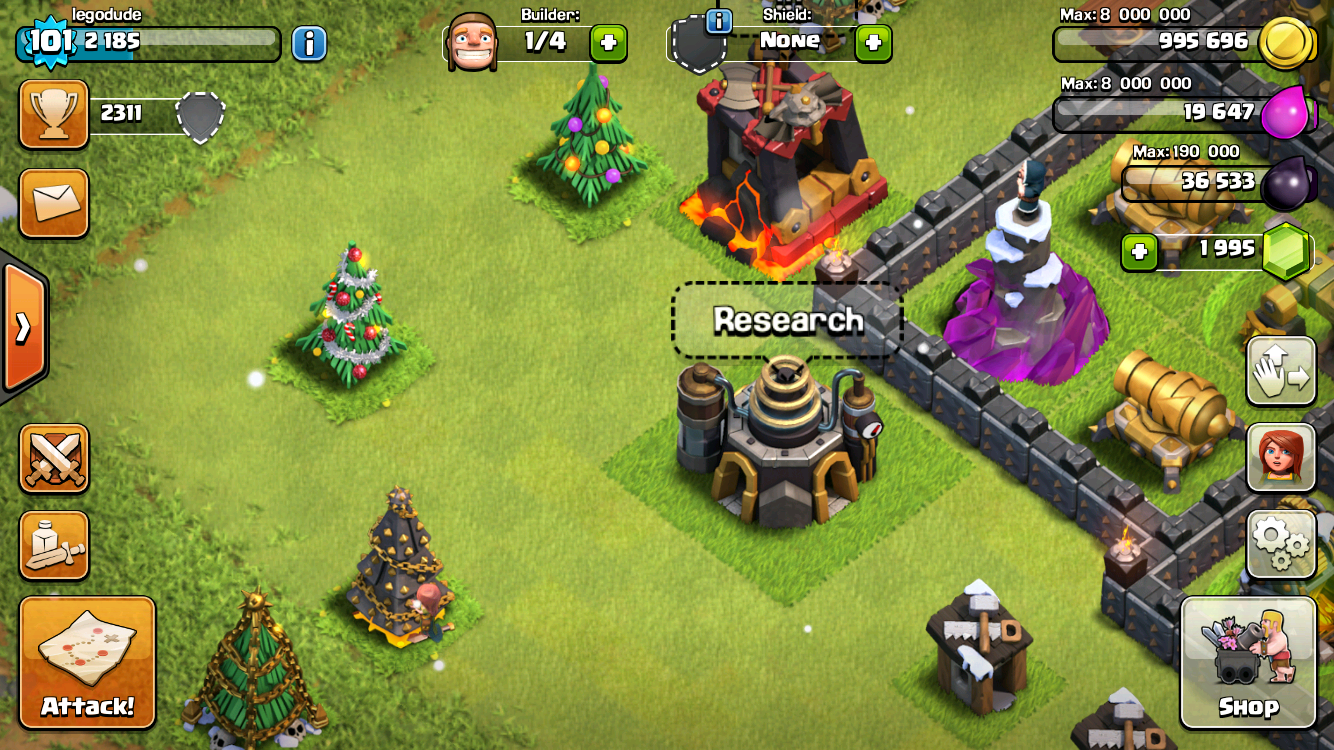The width and height of the screenshot is (1334, 750).
Task: Open the army overview button
Action: tap(54, 545)
